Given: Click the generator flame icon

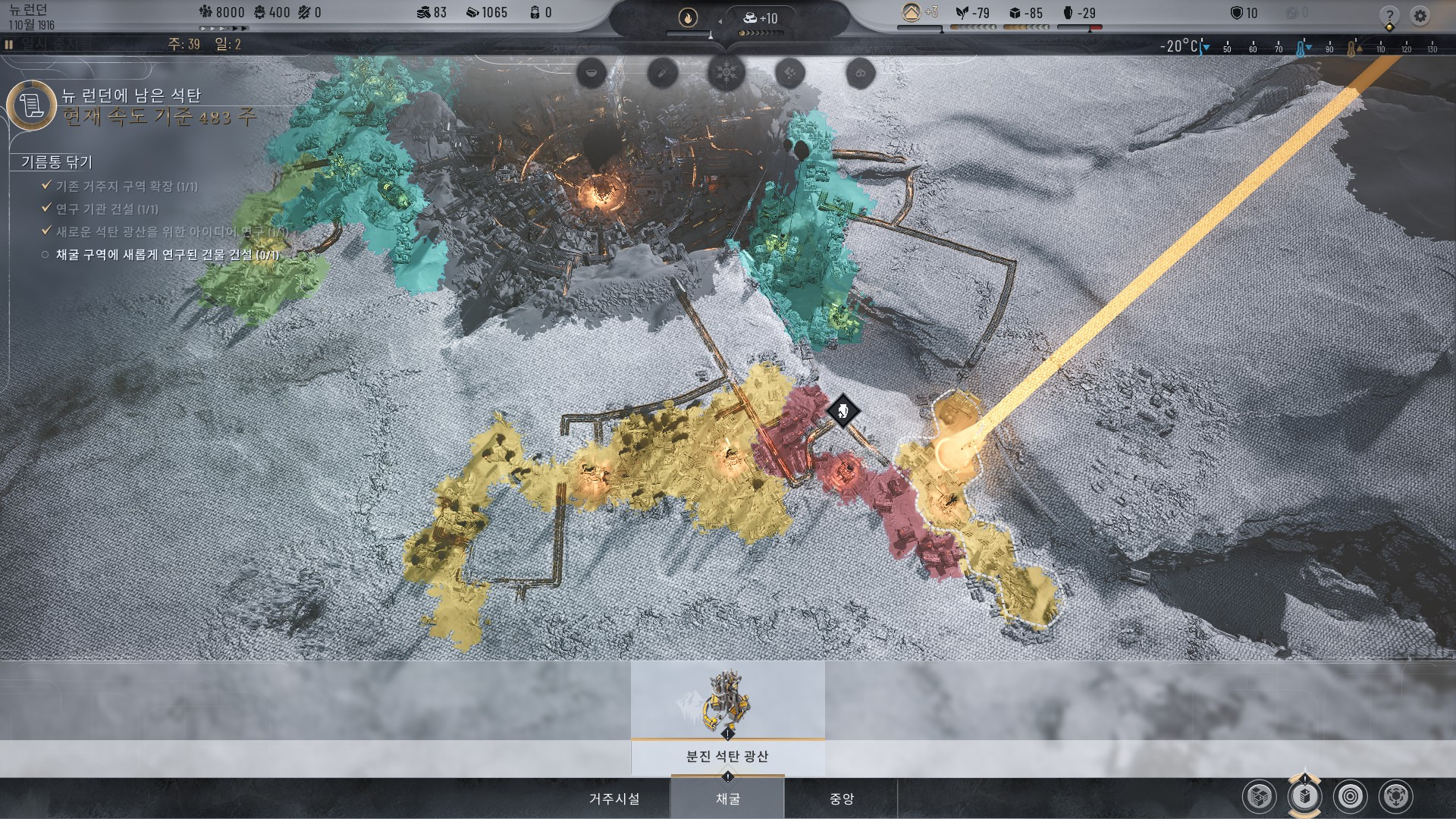Looking at the screenshot, I should pyautogui.click(x=688, y=17).
